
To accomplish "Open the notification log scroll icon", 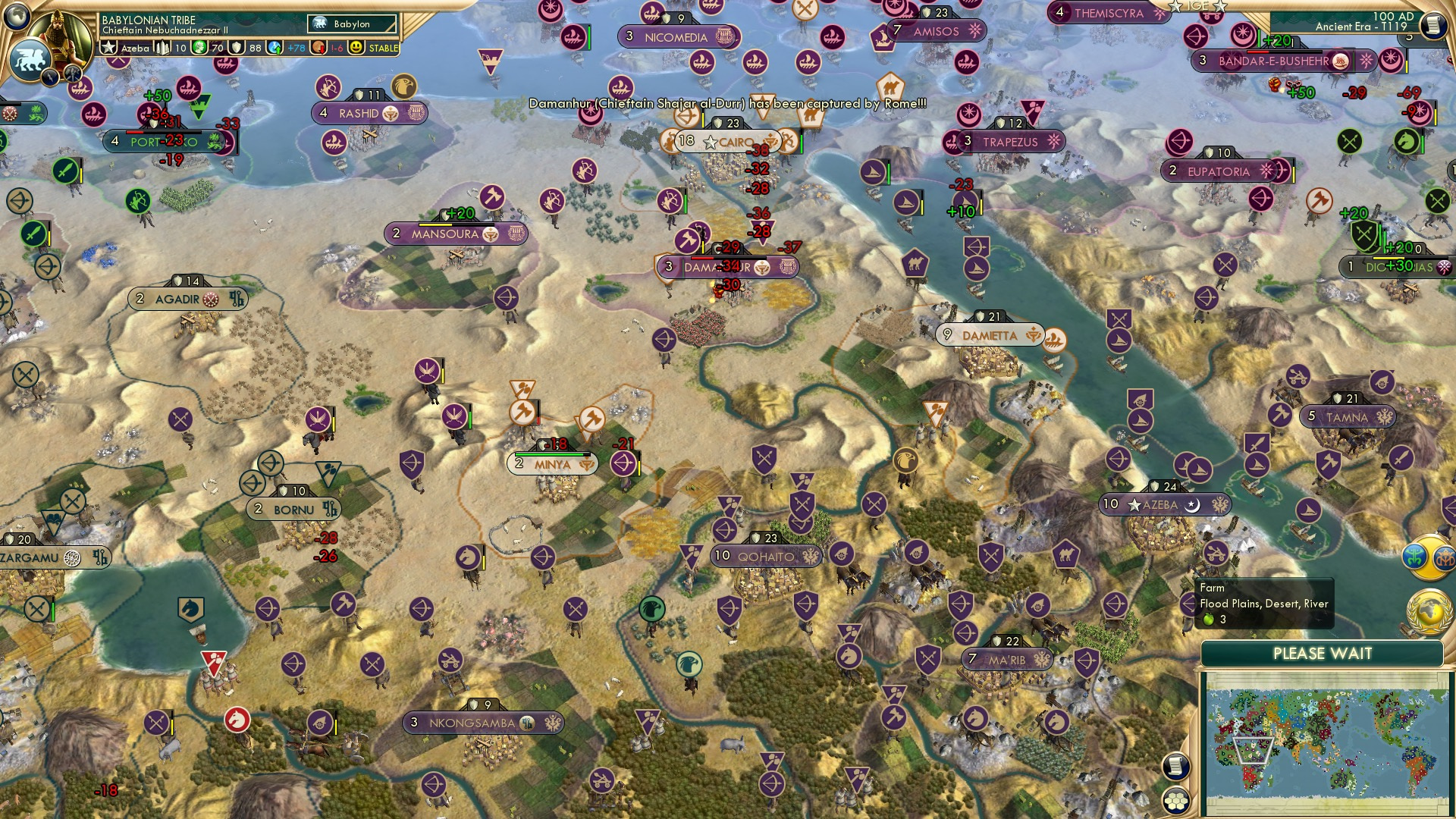I will (1177, 766).
